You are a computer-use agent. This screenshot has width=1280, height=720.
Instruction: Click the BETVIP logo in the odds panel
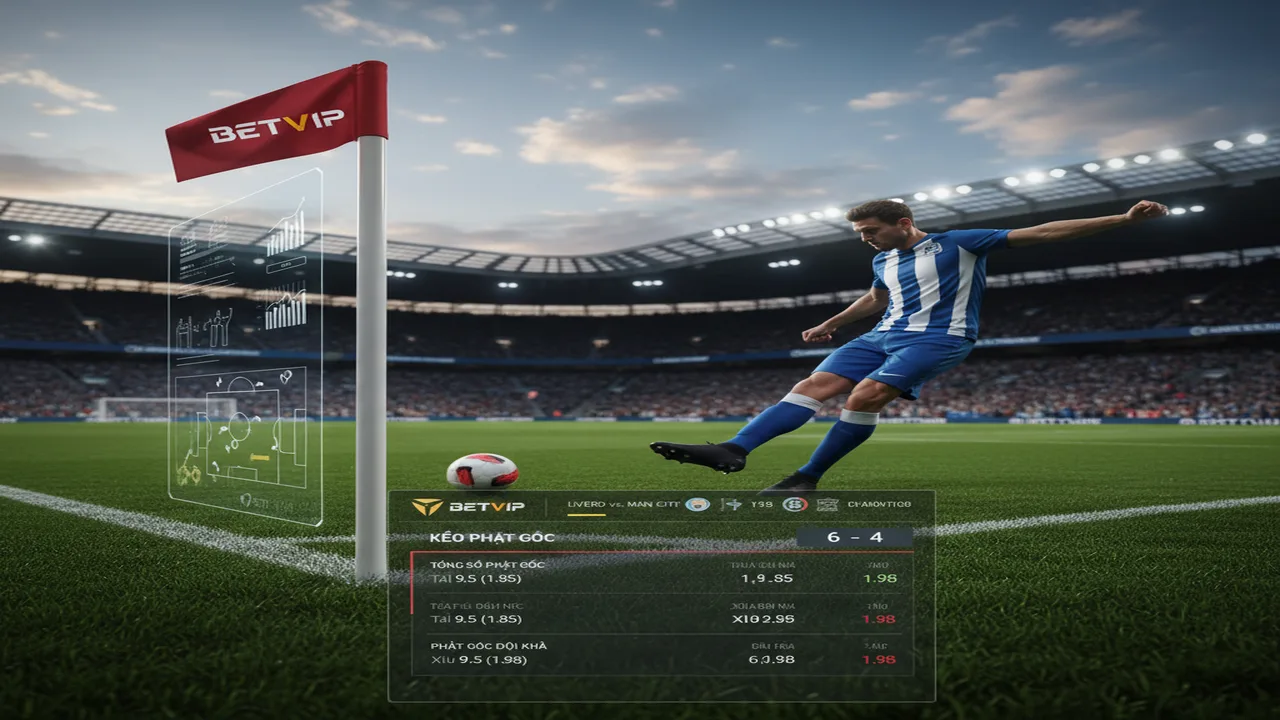pyautogui.click(x=468, y=506)
